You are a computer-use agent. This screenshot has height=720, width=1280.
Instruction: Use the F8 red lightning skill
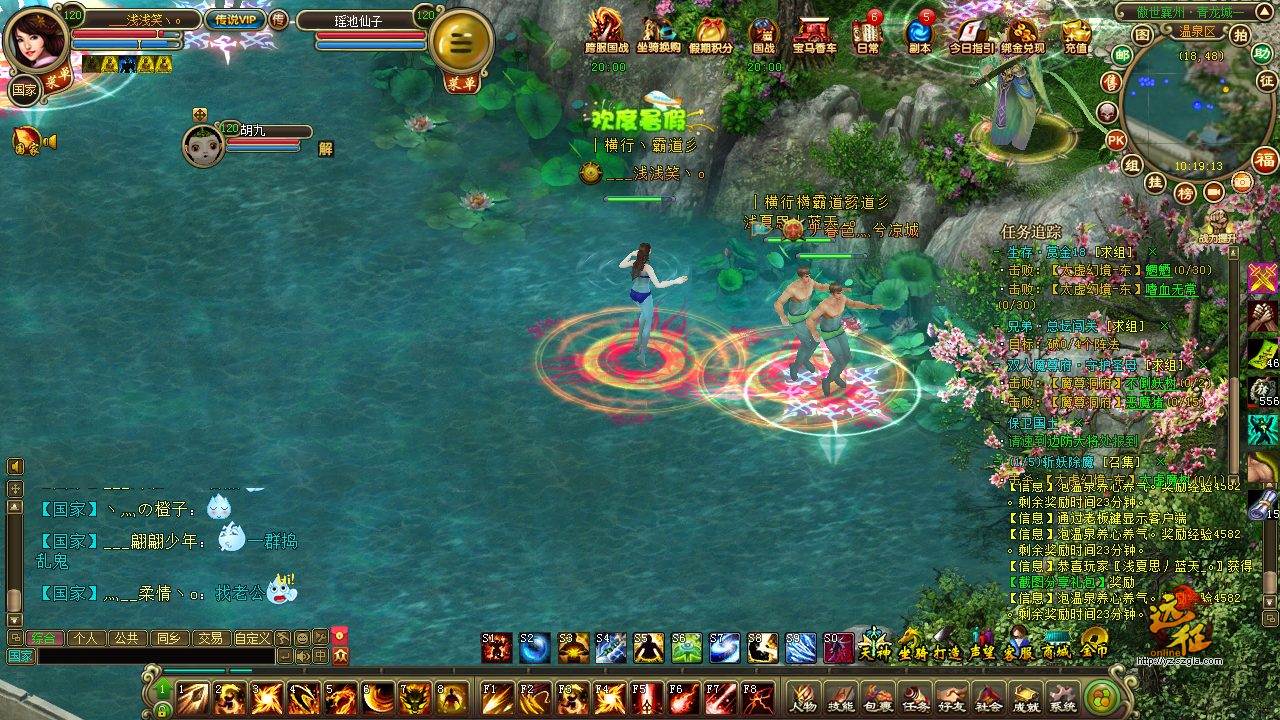pos(757,697)
